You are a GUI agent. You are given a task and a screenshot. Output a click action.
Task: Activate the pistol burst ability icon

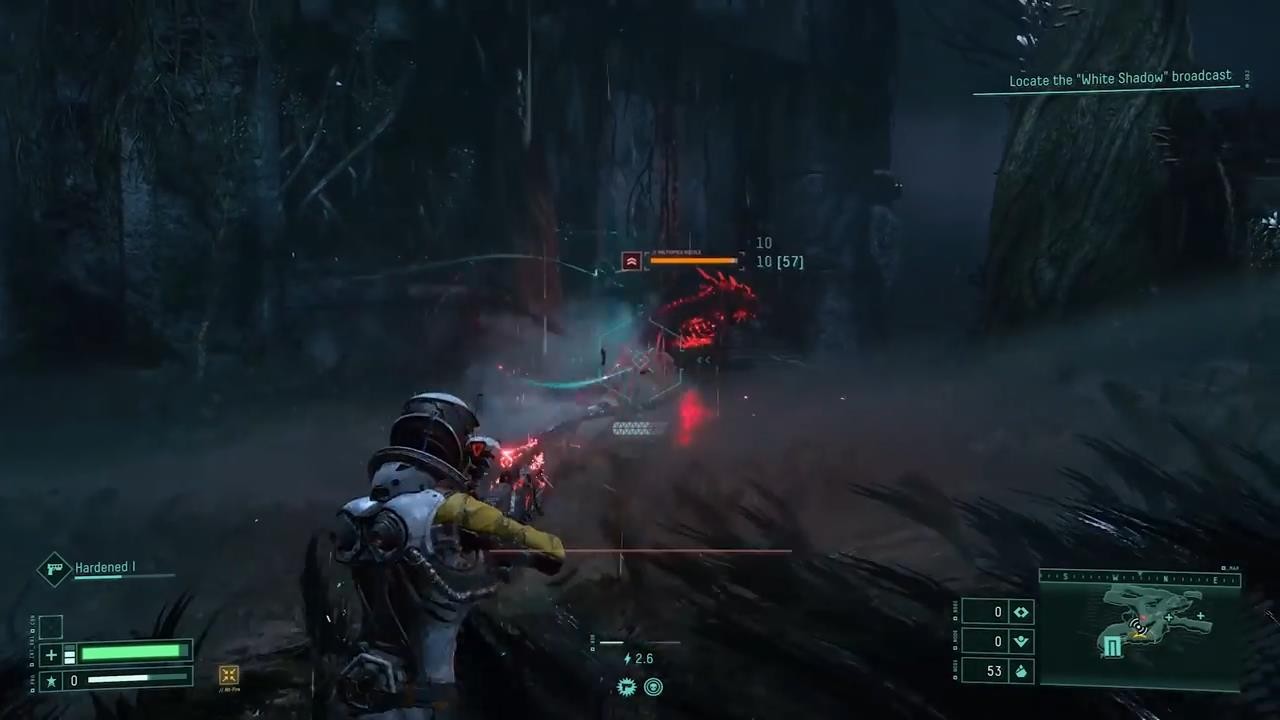click(627, 687)
